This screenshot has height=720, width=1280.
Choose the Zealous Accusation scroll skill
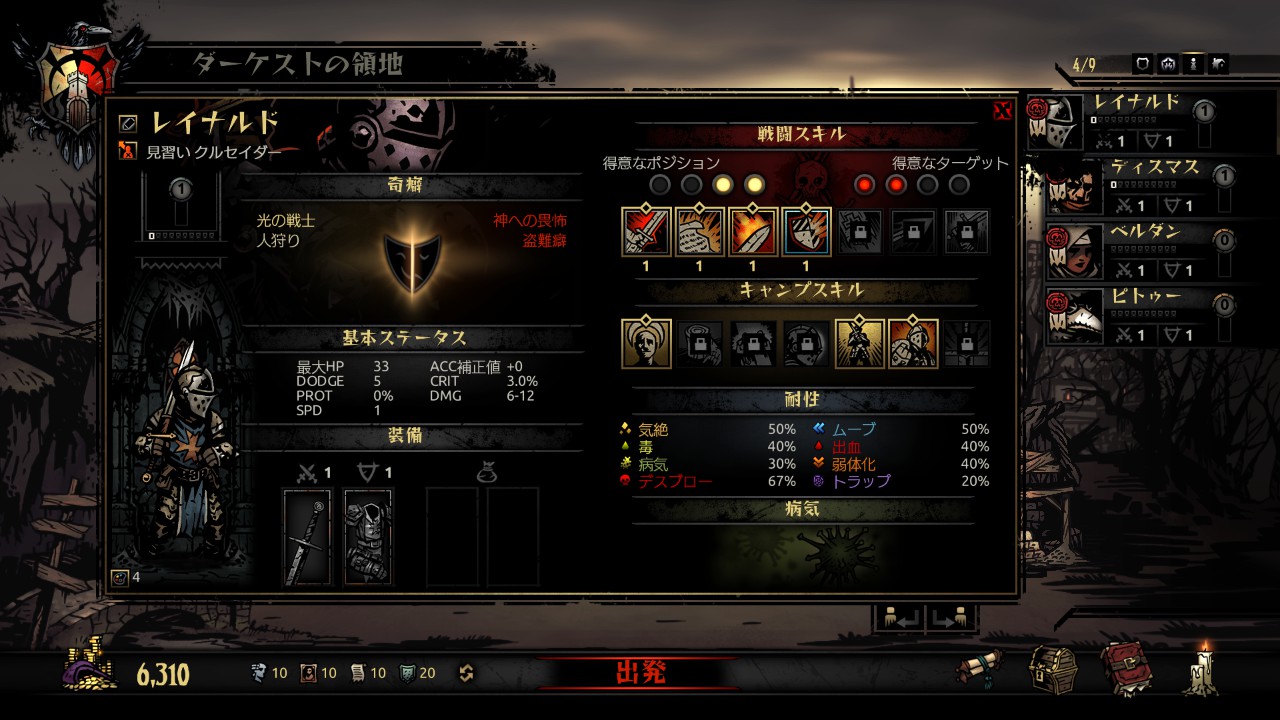[x=699, y=232]
